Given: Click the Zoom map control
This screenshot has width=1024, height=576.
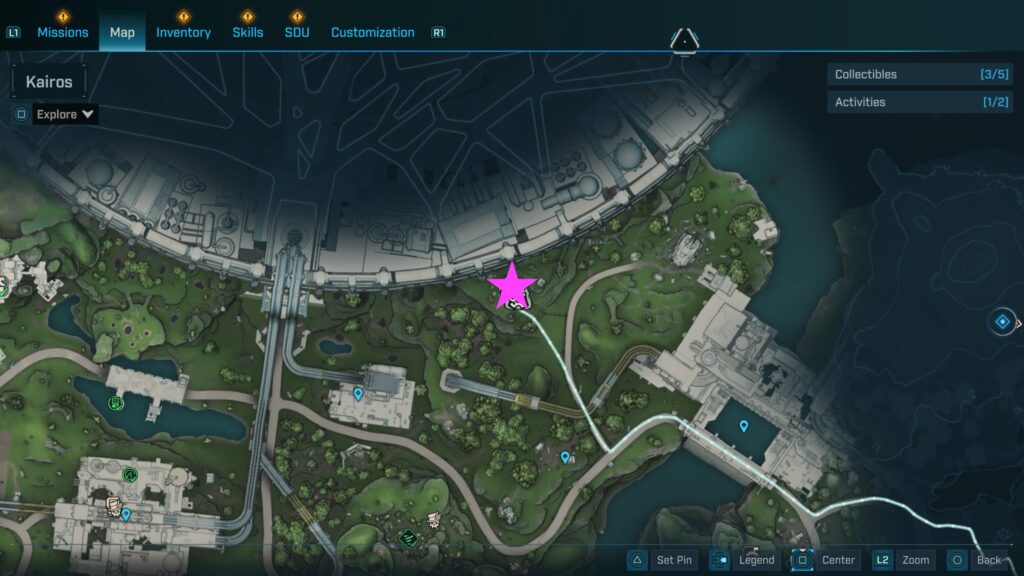Looking at the screenshot, I should point(904,560).
